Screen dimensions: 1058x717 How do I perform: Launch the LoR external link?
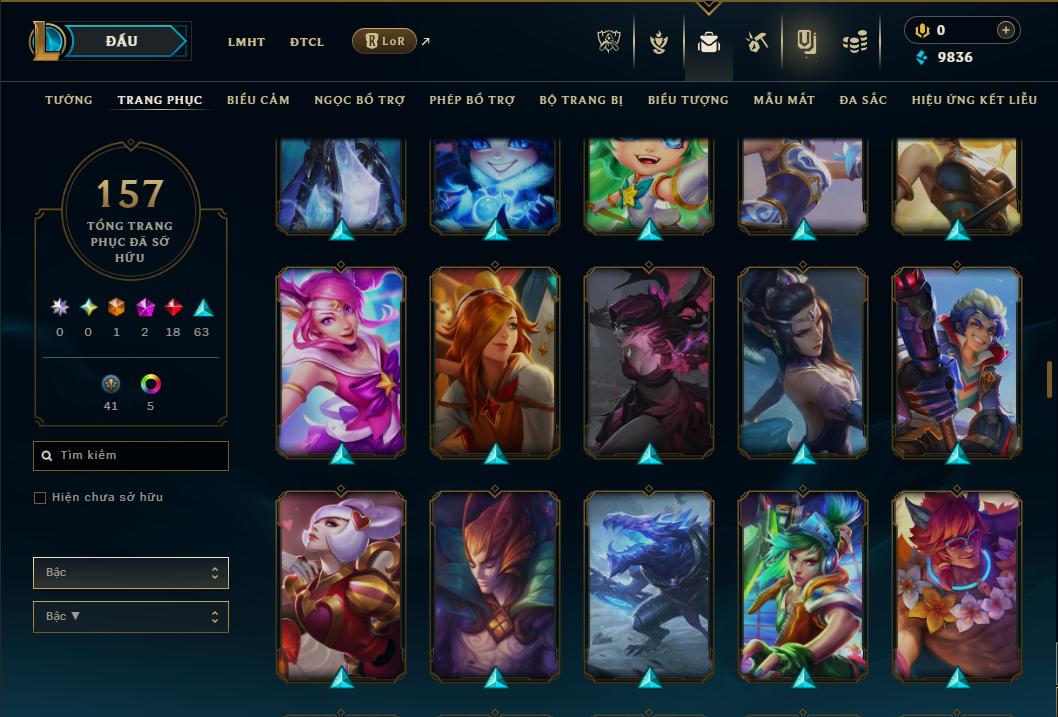(385, 41)
